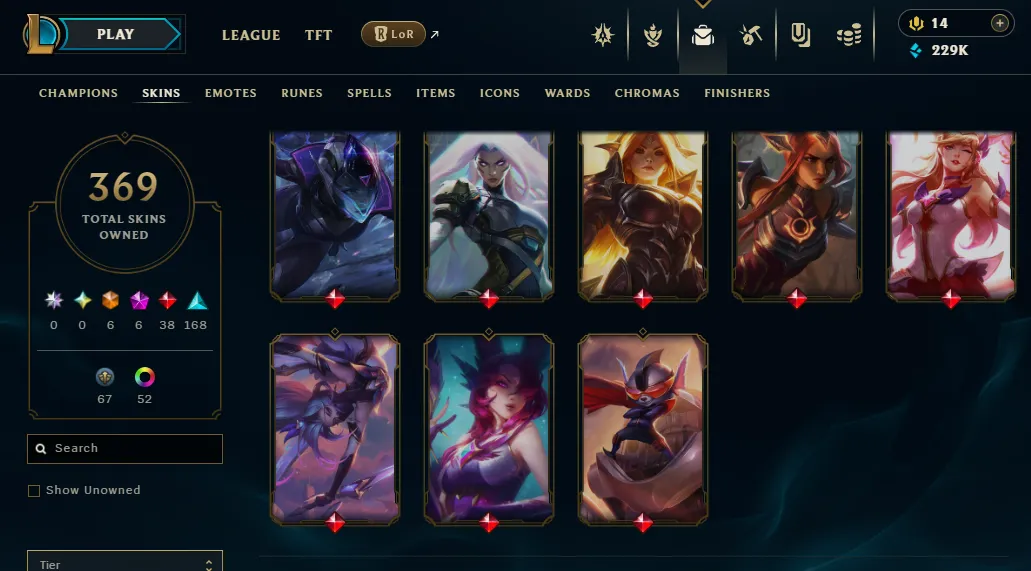
Task: Switch to the Emotes tab
Action: click(231, 93)
